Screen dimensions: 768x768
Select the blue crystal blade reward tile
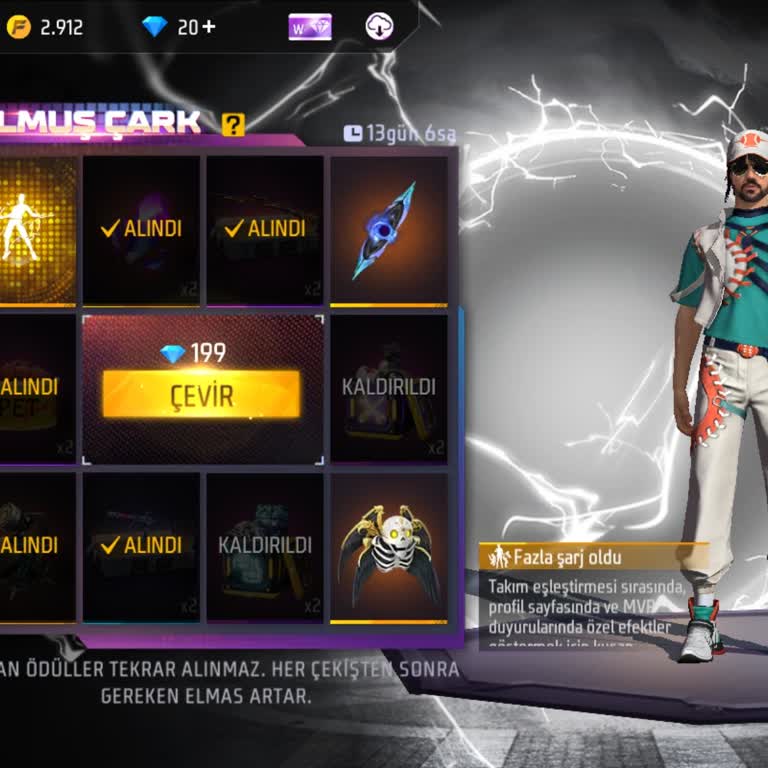point(388,229)
